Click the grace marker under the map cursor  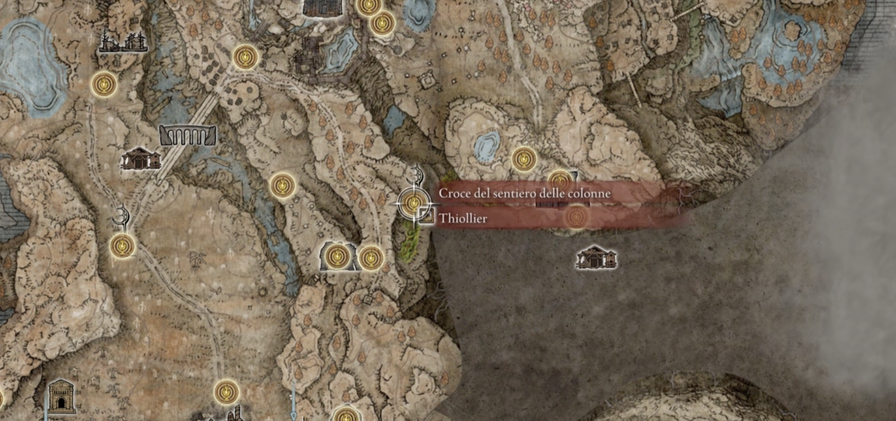[413, 203]
